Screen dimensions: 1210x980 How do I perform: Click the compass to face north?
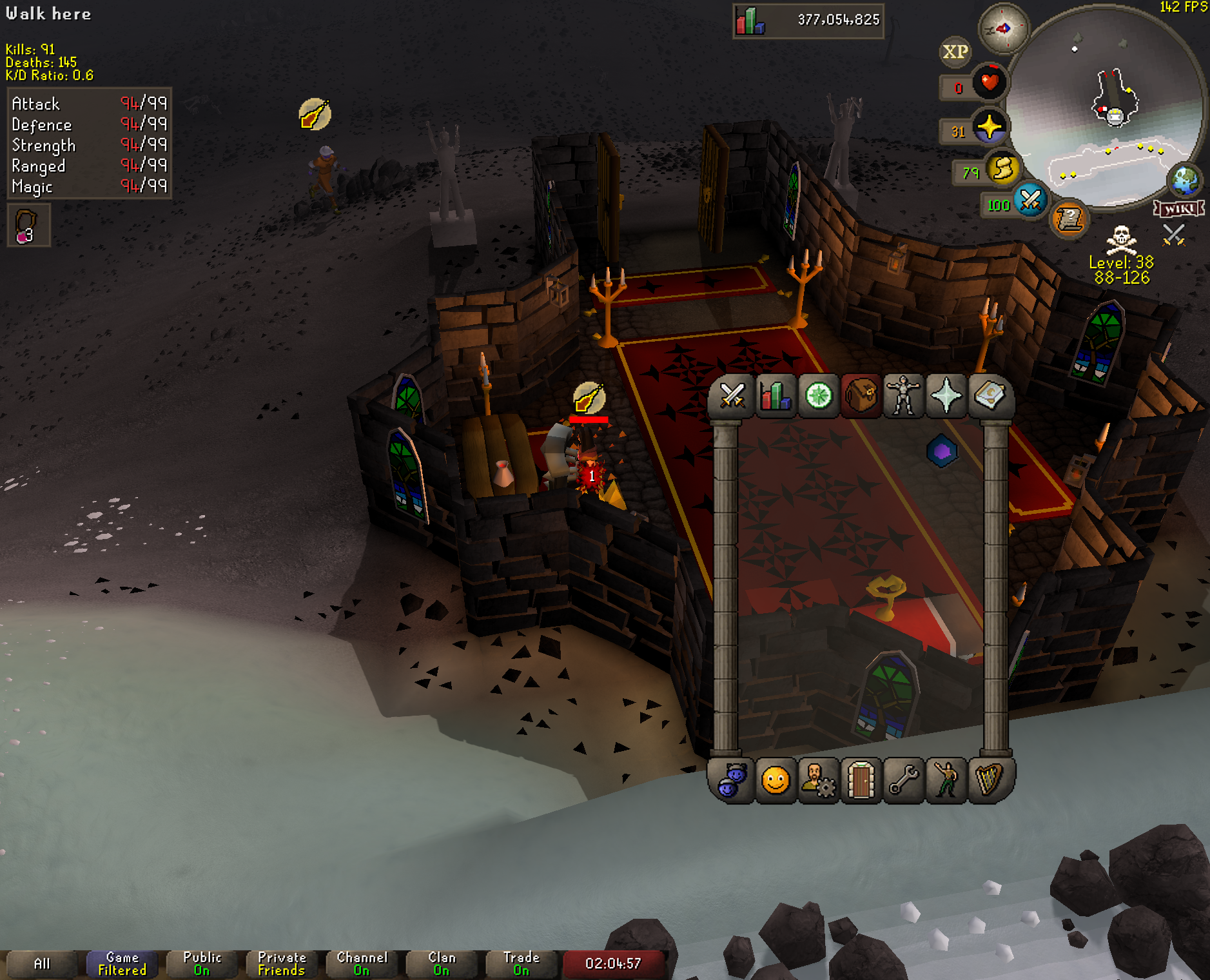point(1003,28)
